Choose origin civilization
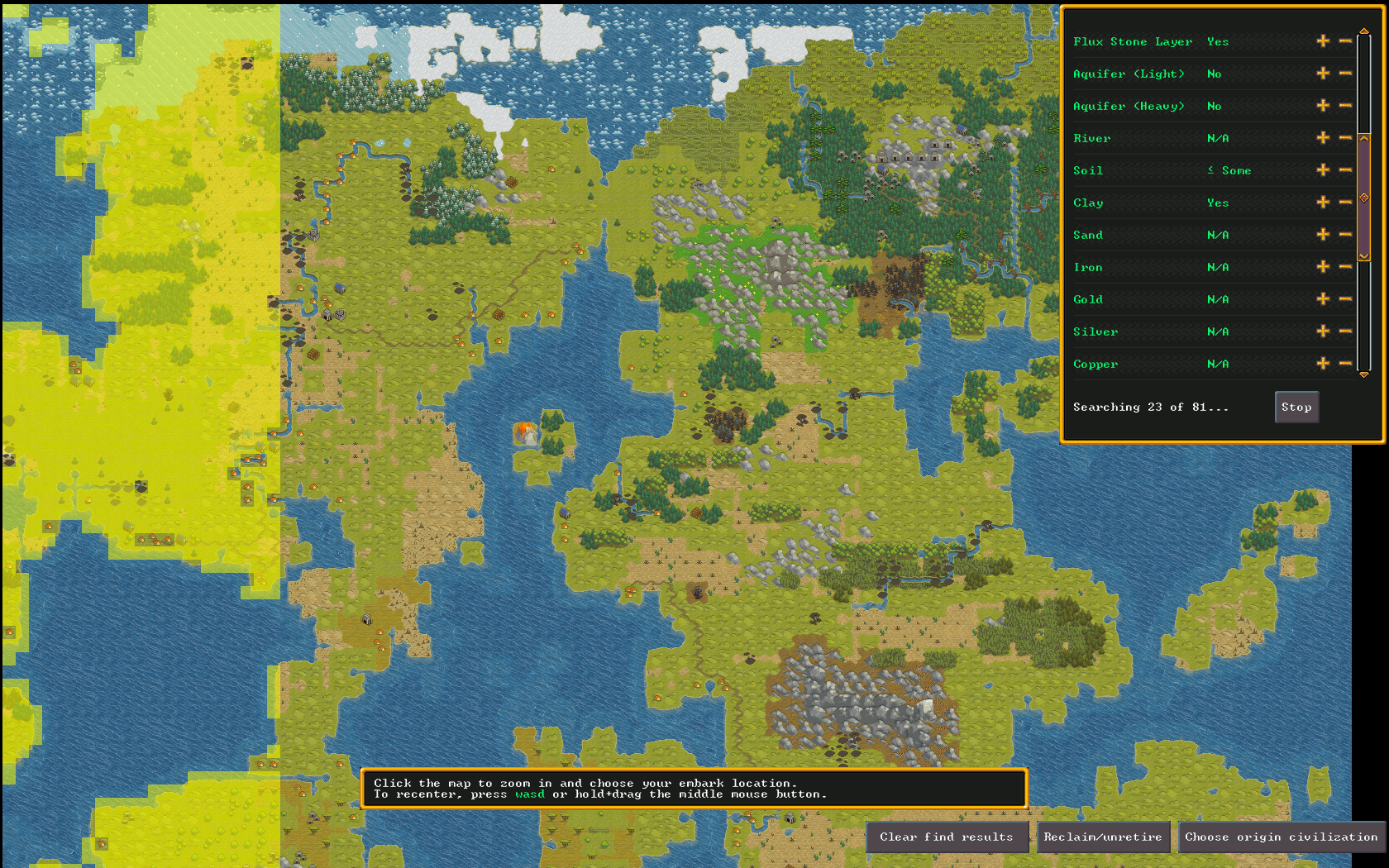Viewport: 1389px width, 868px height. coord(1281,837)
